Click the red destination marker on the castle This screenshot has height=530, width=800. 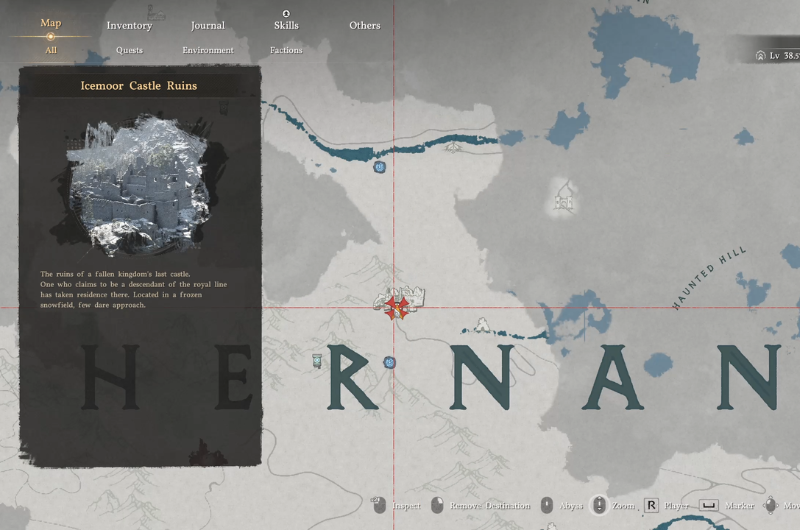coord(396,307)
